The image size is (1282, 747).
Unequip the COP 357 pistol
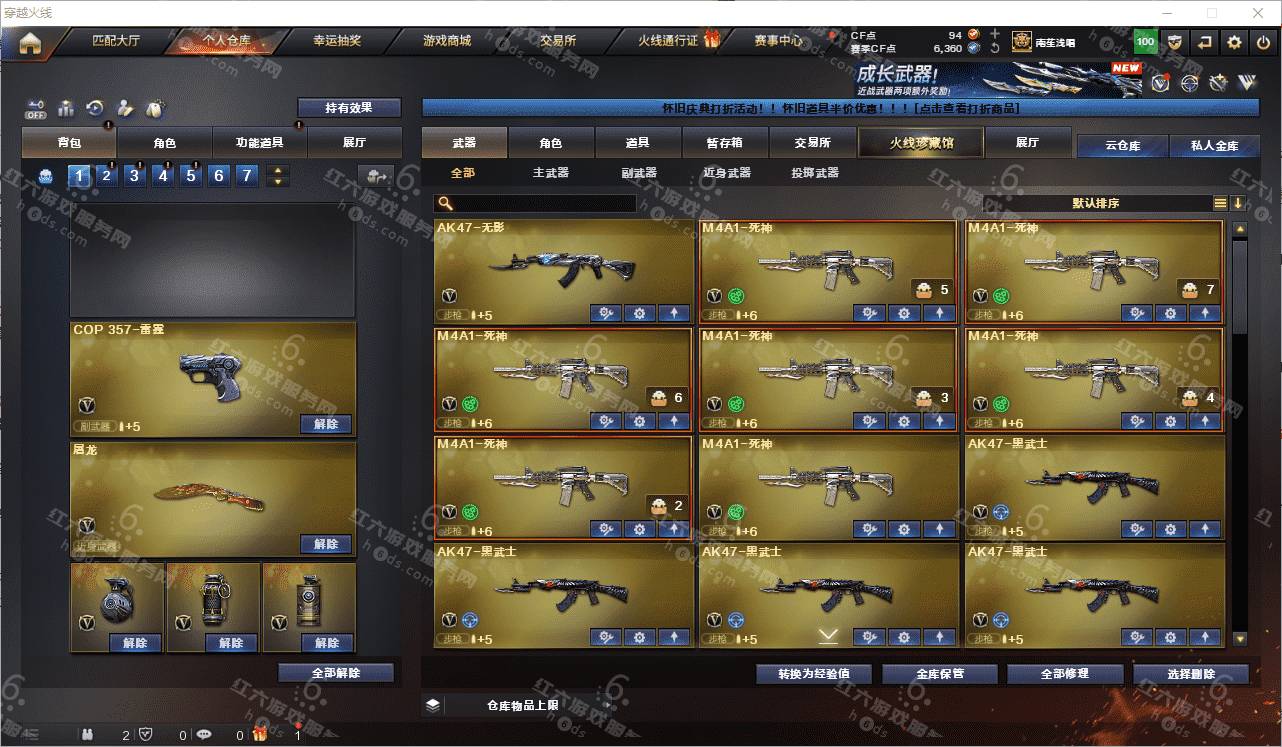pyautogui.click(x=326, y=424)
